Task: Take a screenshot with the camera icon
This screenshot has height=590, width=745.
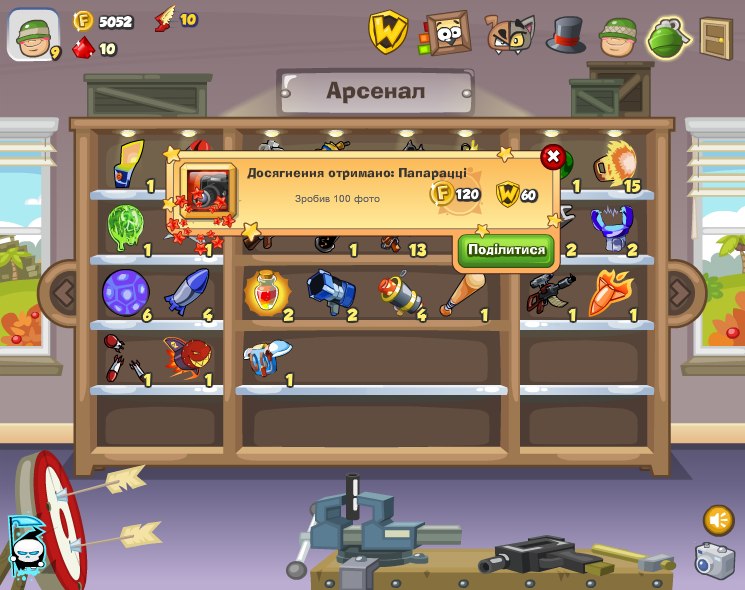Action: [714, 560]
